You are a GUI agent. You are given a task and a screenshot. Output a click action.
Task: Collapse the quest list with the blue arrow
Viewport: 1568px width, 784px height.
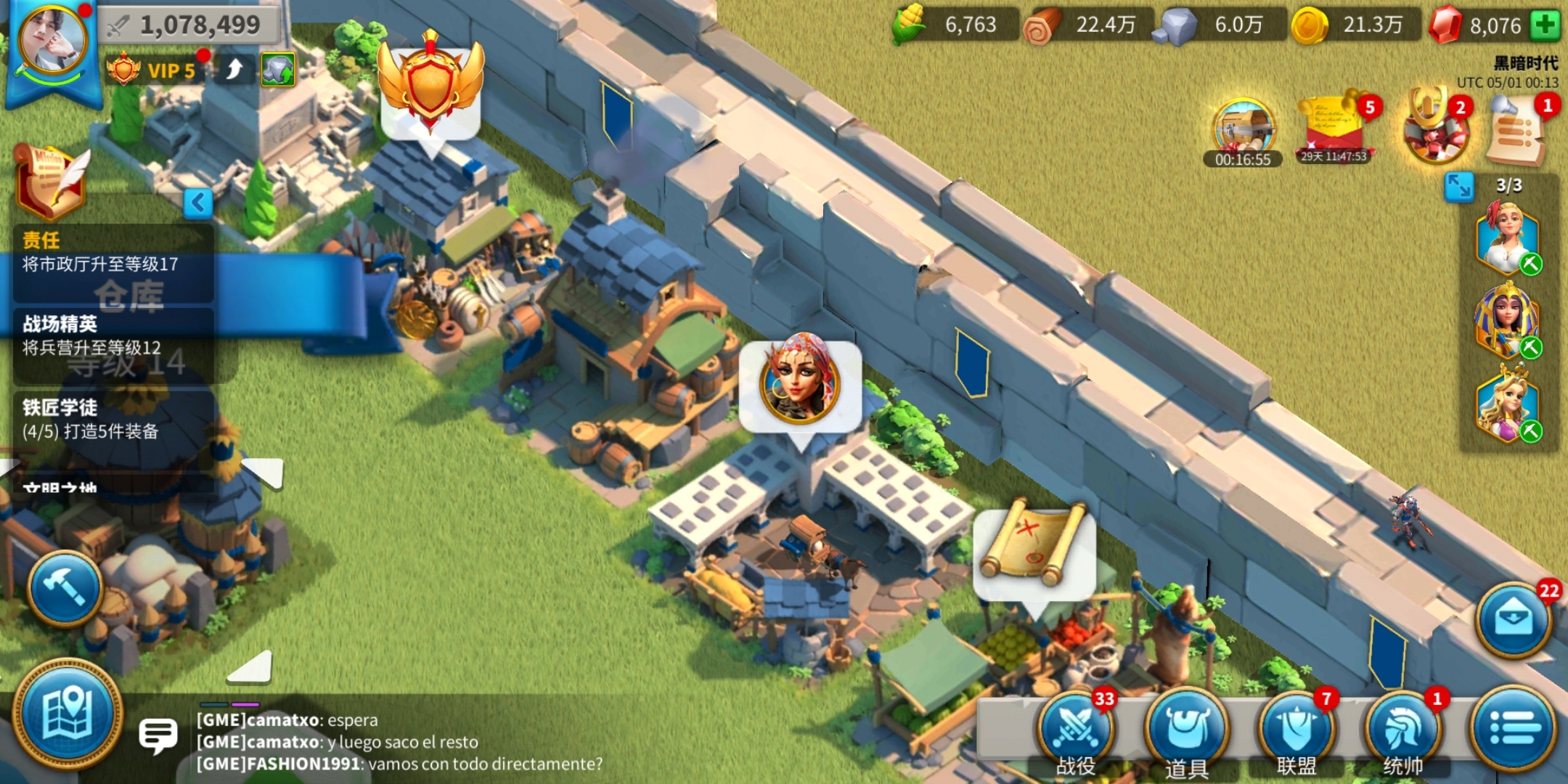click(197, 203)
